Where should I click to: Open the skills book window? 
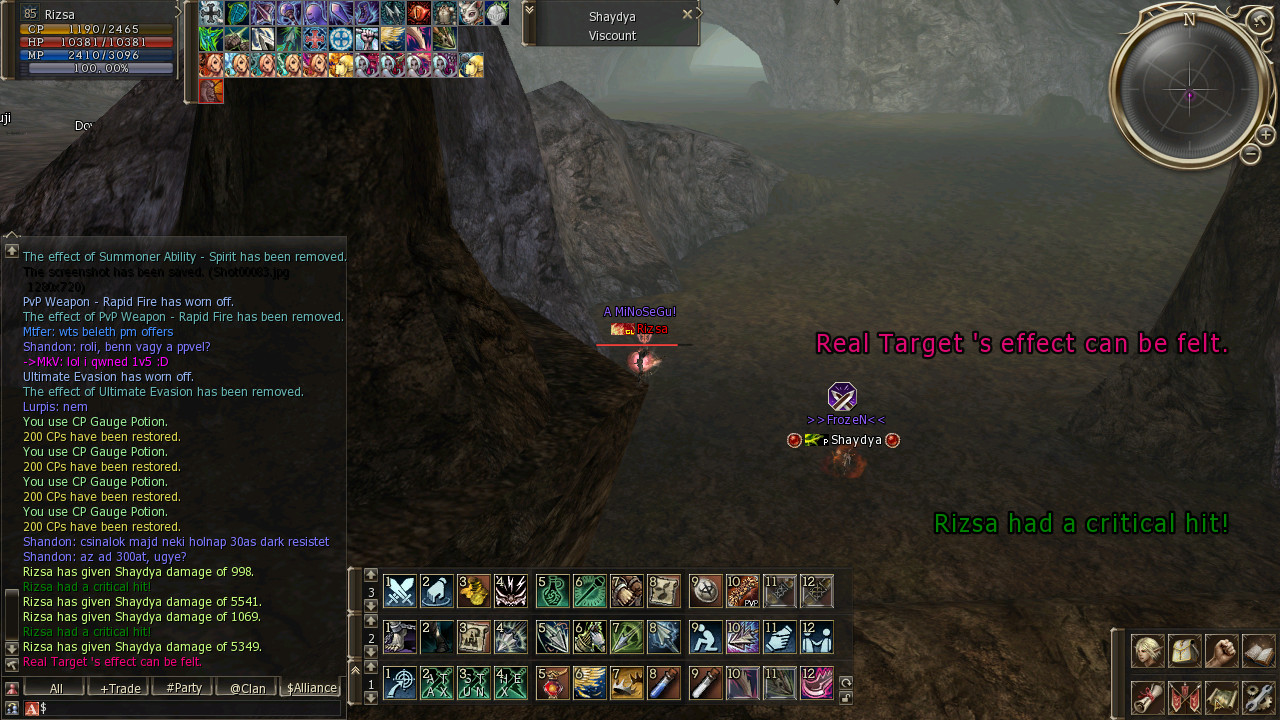pyautogui.click(x=1258, y=651)
